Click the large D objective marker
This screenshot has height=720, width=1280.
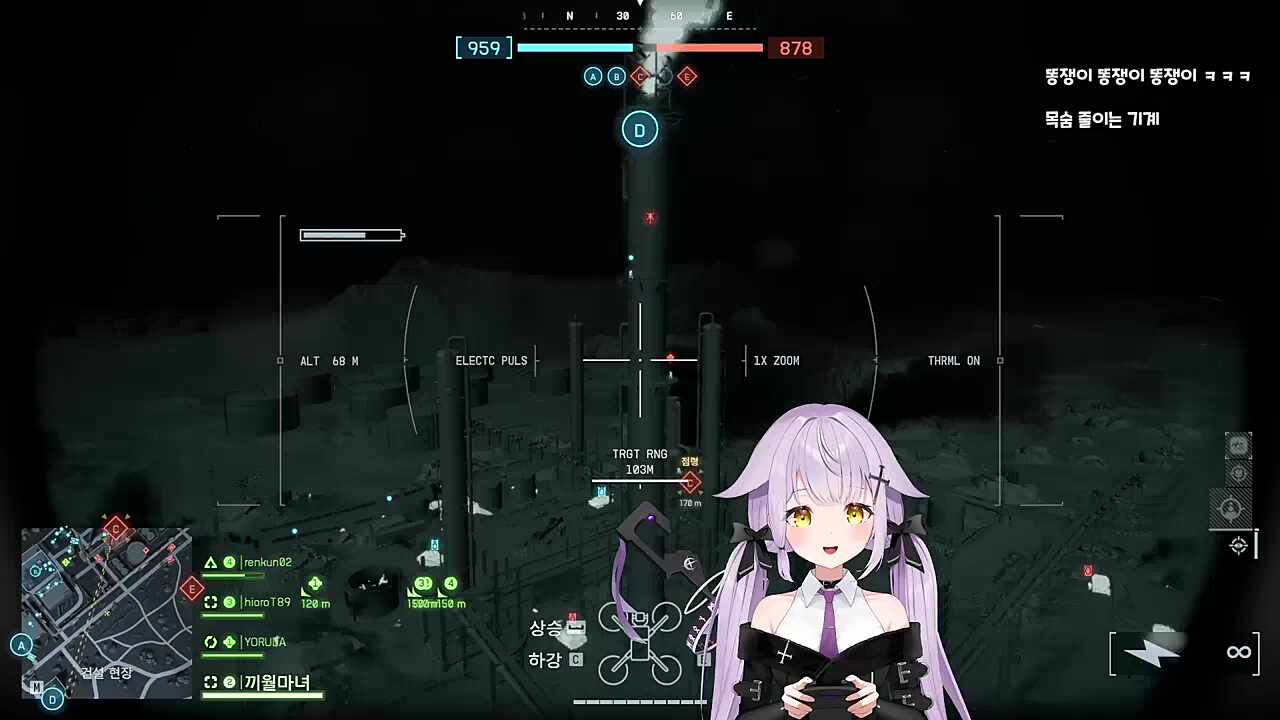640,129
